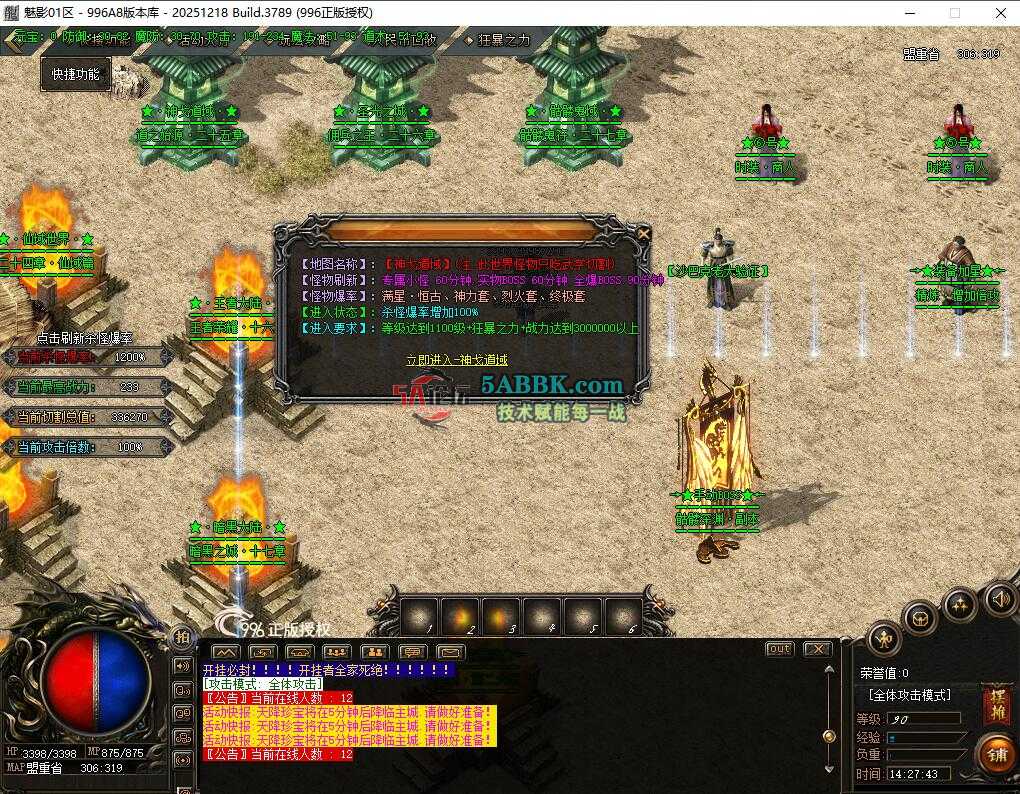Click the 拍 auction button
This screenshot has height=794, width=1020.
point(181,638)
